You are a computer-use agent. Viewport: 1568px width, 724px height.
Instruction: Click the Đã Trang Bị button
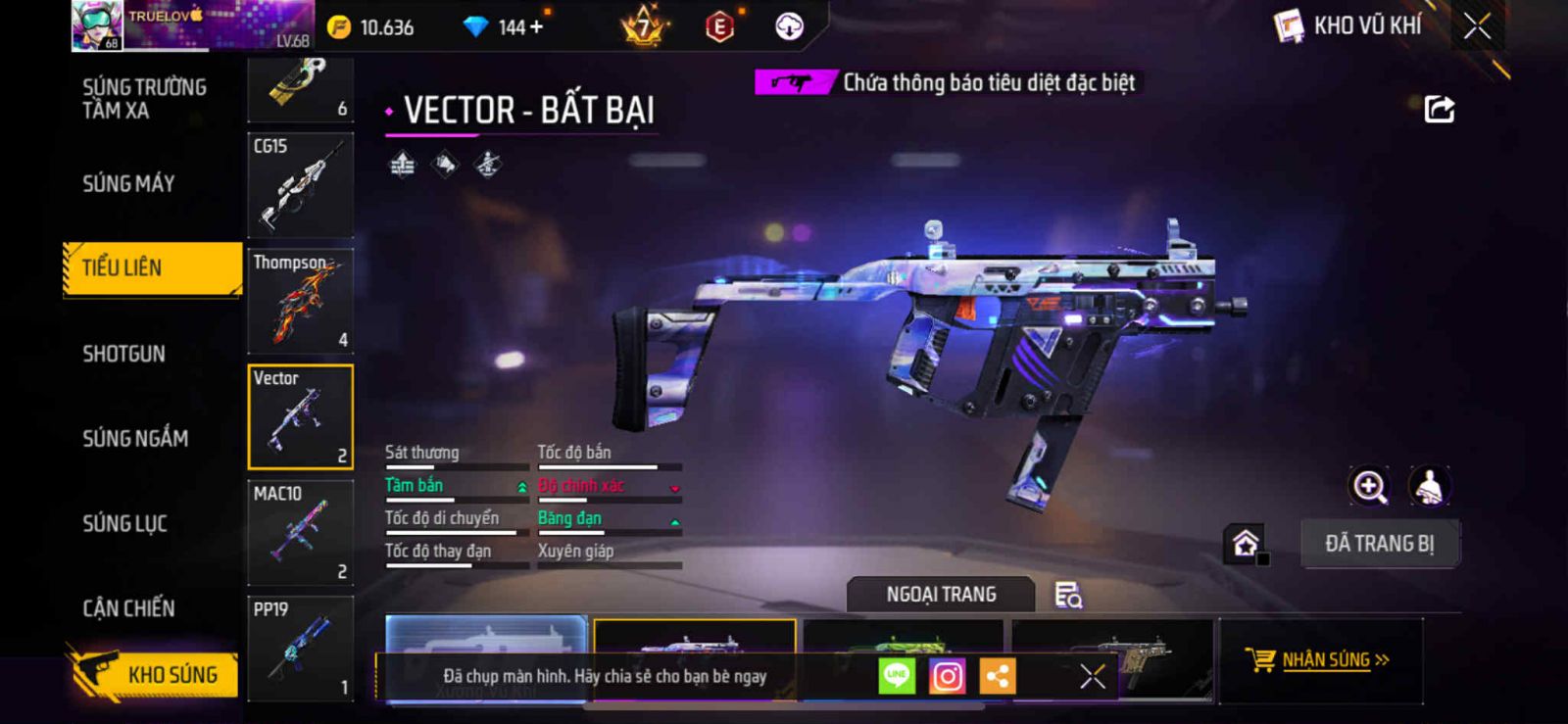tap(1379, 544)
